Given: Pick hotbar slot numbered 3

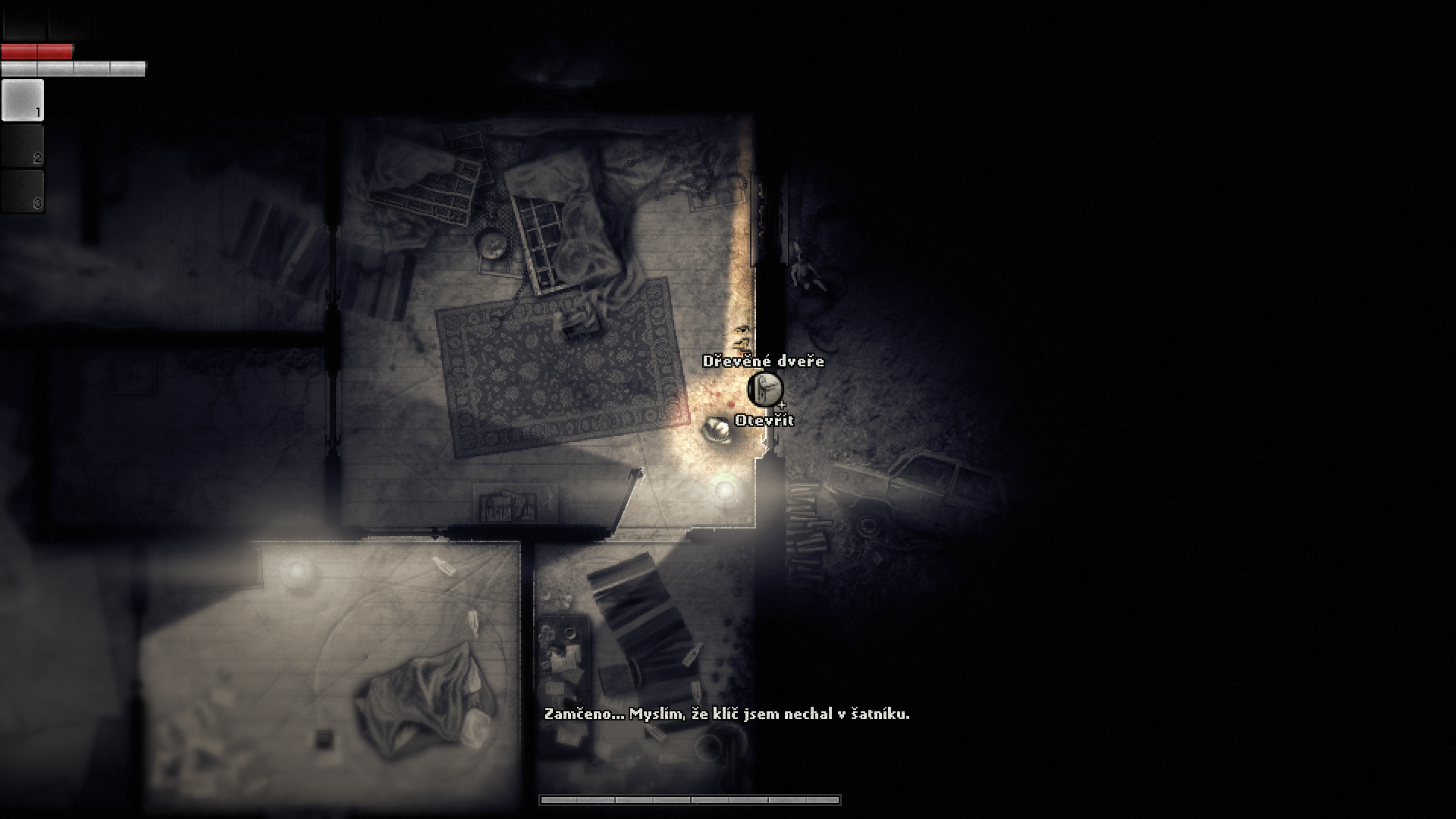Looking at the screenshot, I should click(x=23, y=191).
